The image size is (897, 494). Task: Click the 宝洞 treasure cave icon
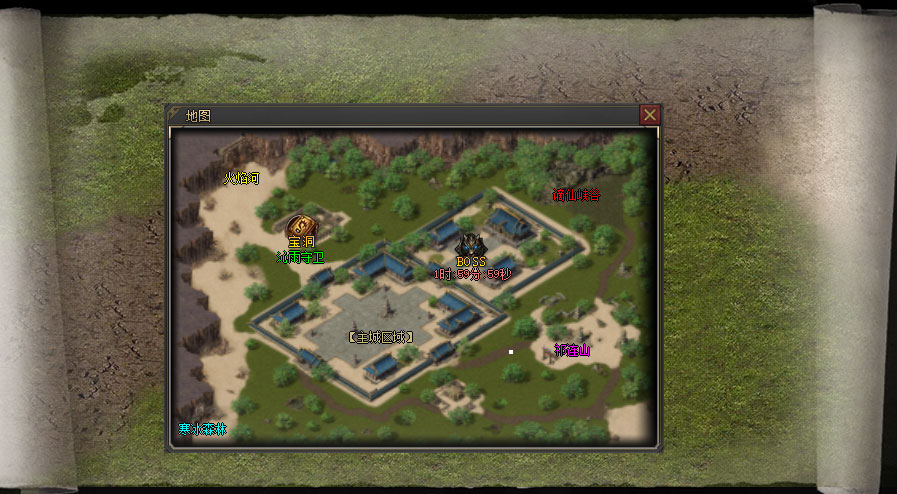(299, 226)
